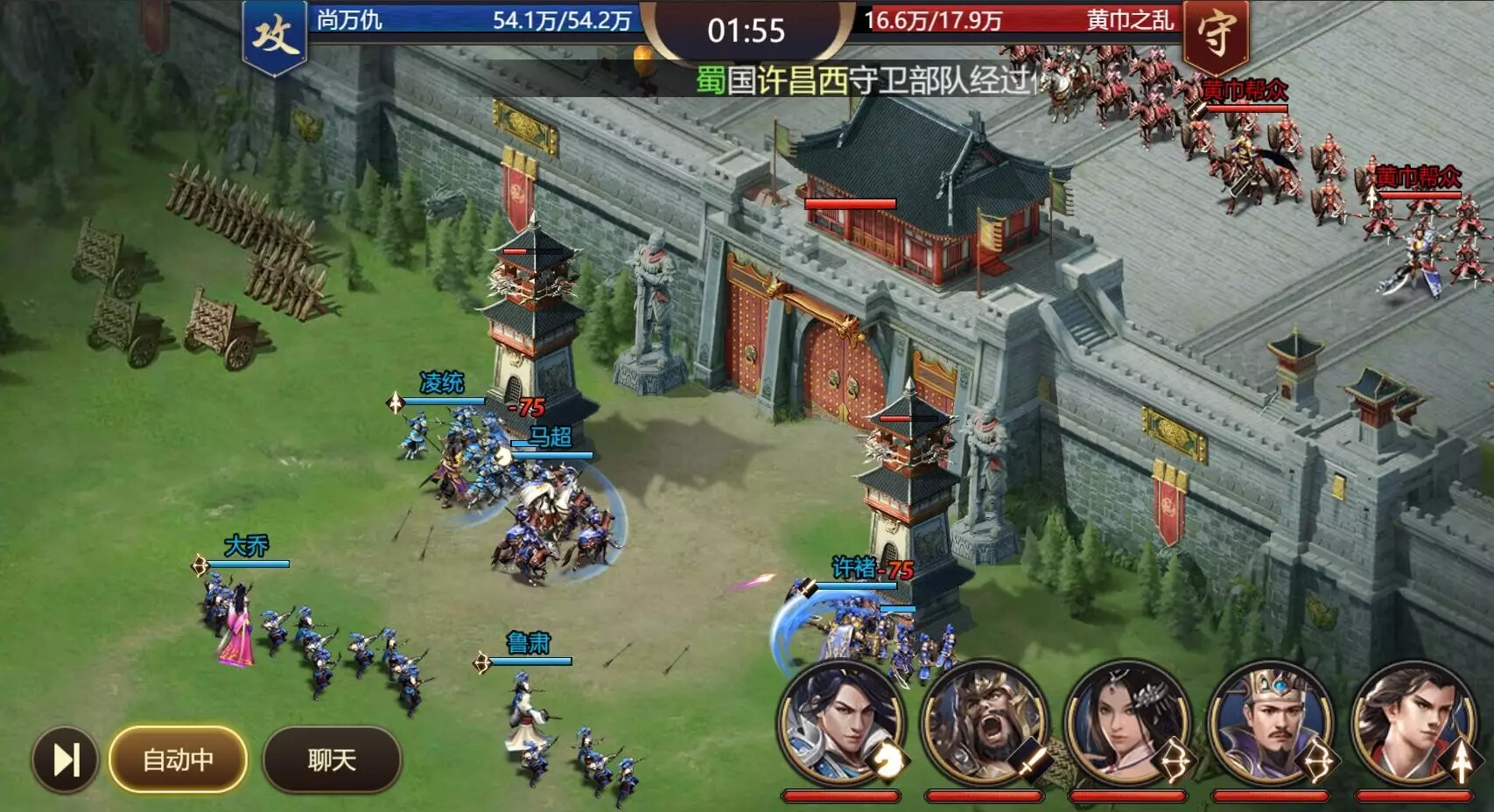Open the 聊天 chat panel
This screenshot has width=1494, height=812.
(x=332, y=759)
